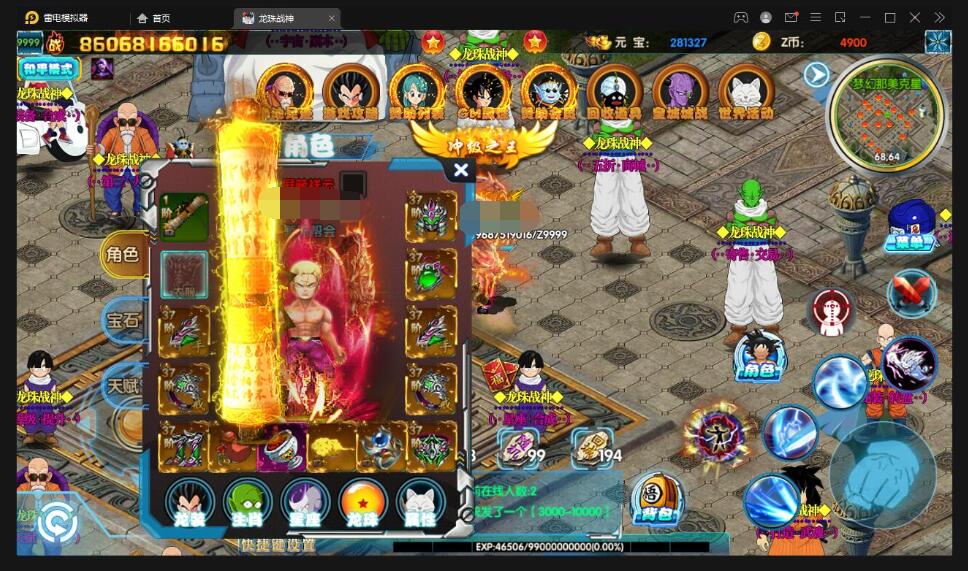
Task: Toggle the 和平模式 peace mode button
Action: [x=49, y=69]
